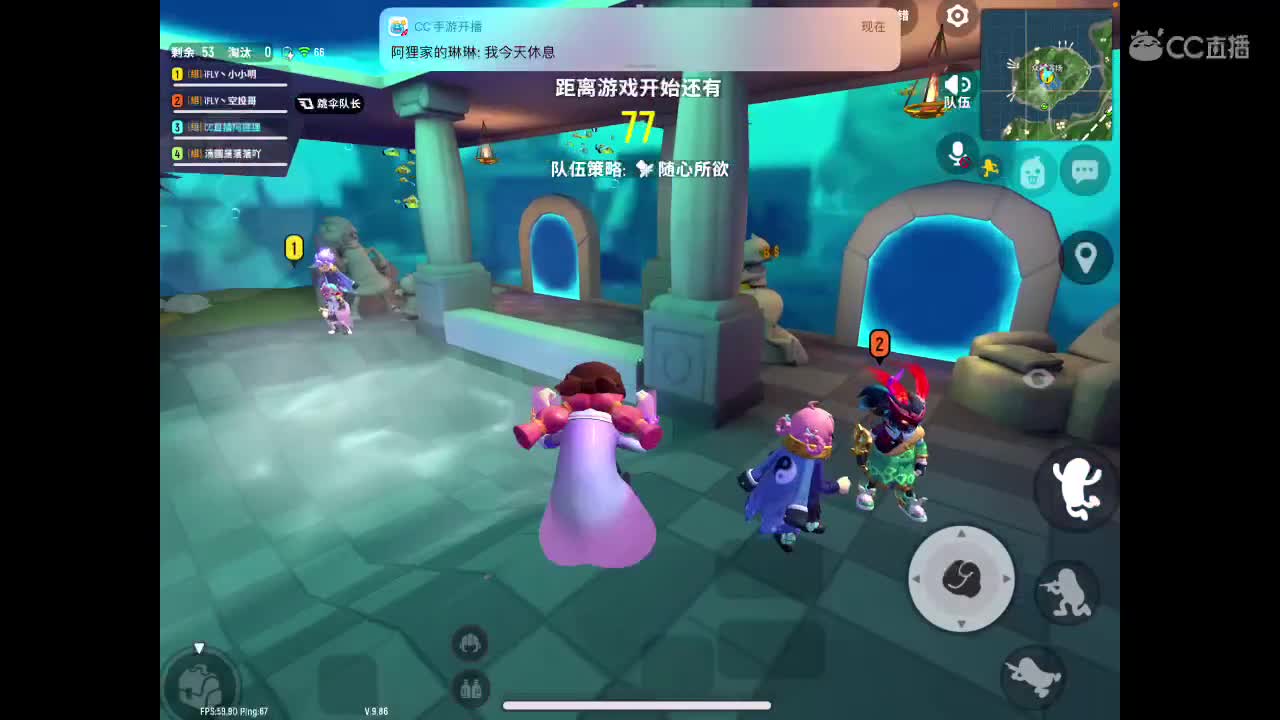This screenshot has width=1280, height=720.
Task: Select player CC直播阿狸狸 on the leaderboard
Action: pyautogui.click(x=230, y=126)
